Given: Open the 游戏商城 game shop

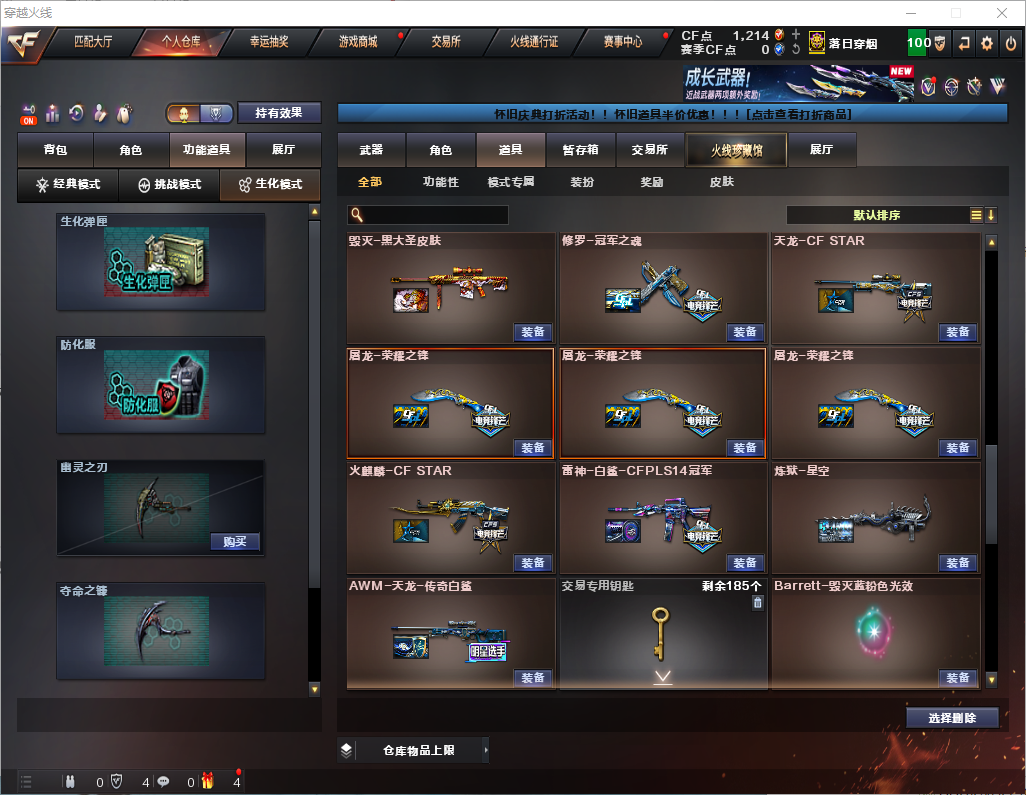Looking at the screenshot, I should point(358,42).
